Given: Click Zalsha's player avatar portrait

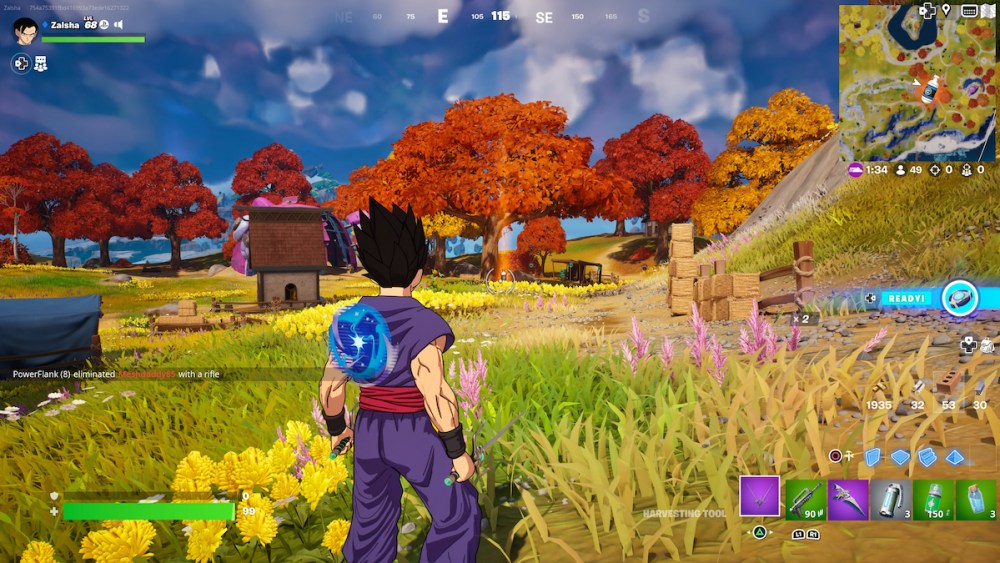Looking at the screenshot, I should coord(25,30).
